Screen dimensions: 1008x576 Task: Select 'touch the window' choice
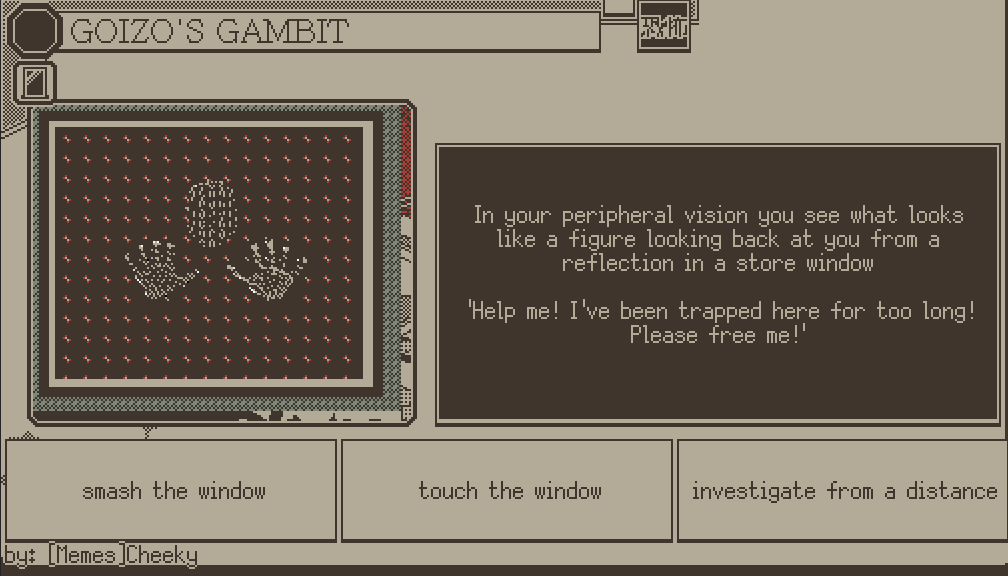(x=507, y=491)
